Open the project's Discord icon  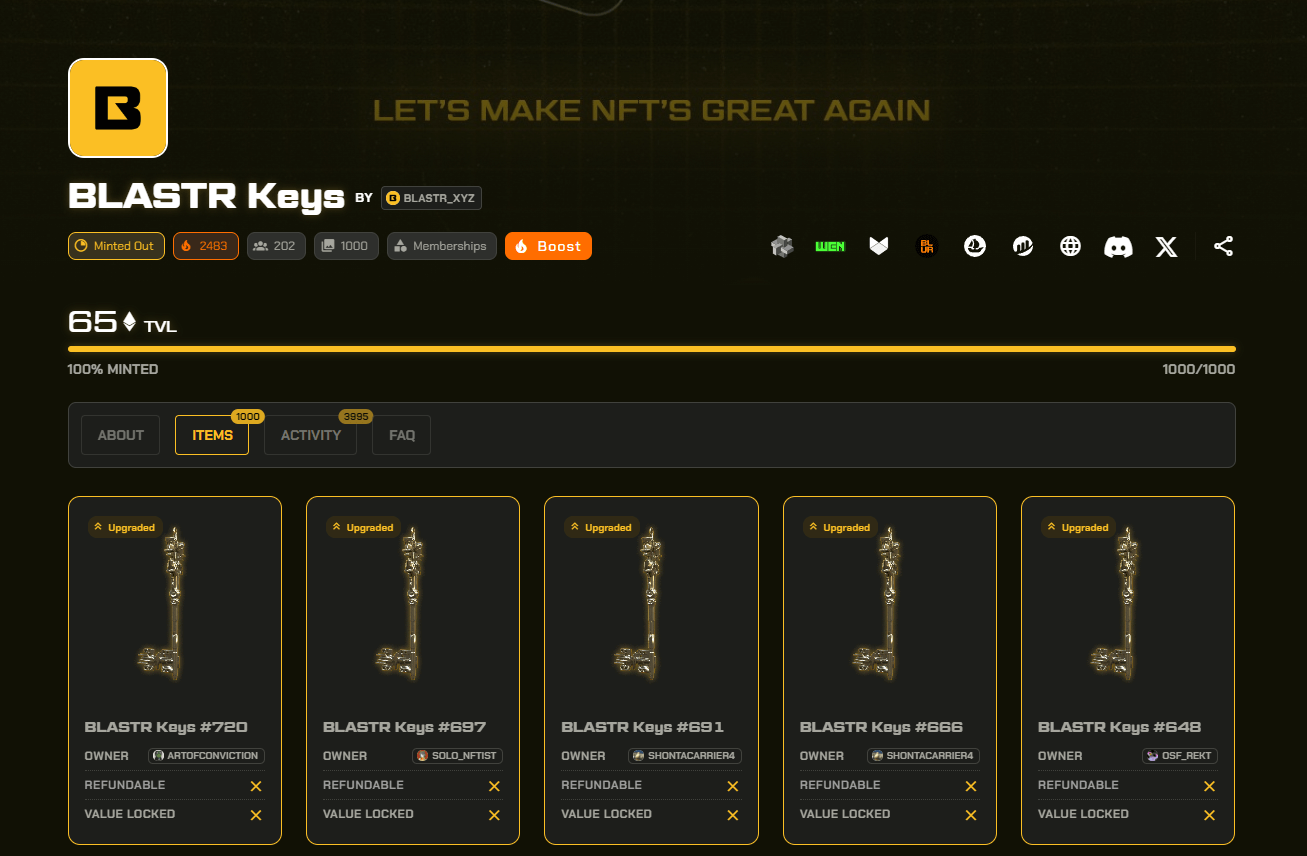point(1118,246)
